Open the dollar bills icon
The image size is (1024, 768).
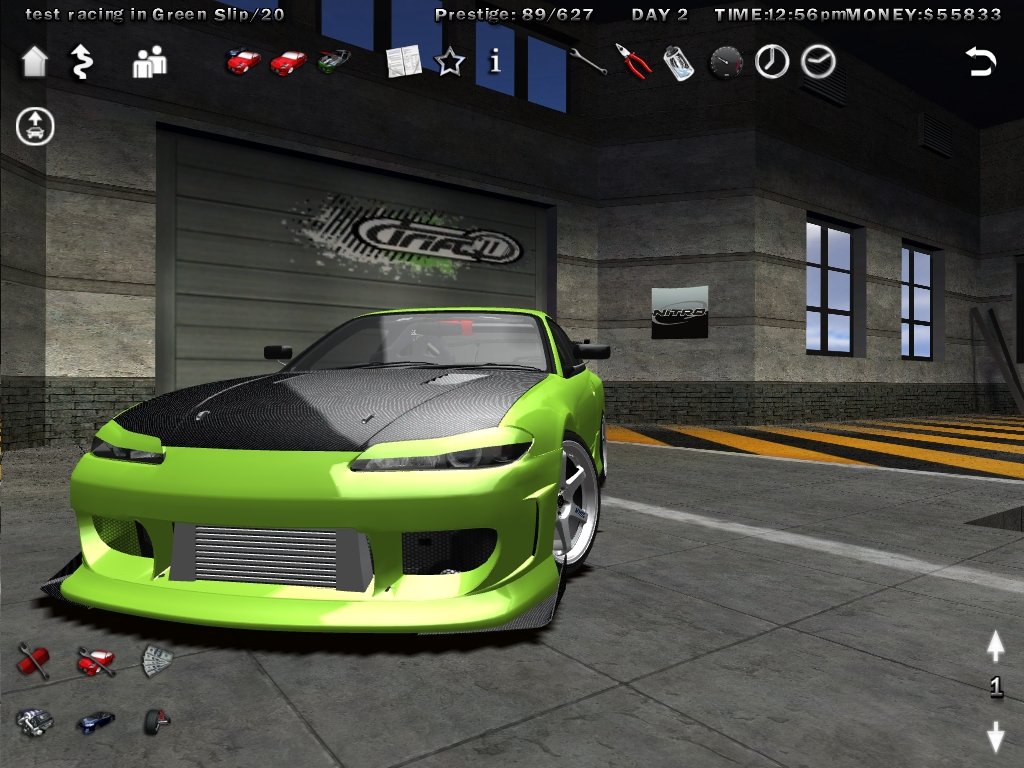(157, 660)
